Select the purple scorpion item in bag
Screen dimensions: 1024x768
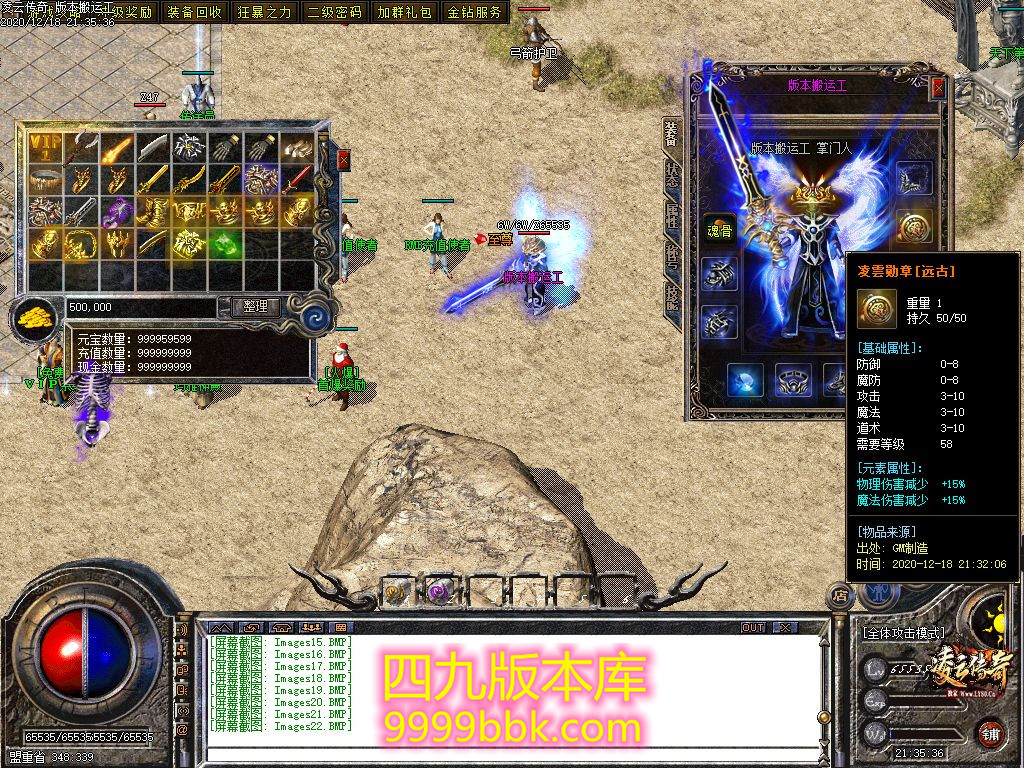(118, 211)
